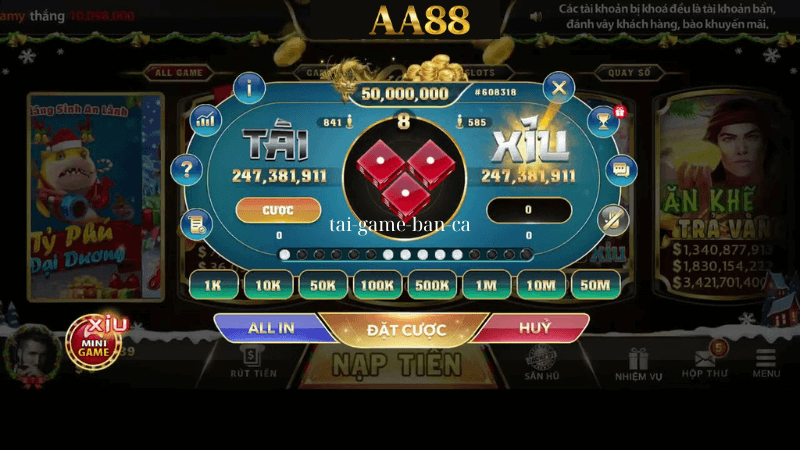Screen dimensions: 800x450
Task: Select the 10K chip
Action: (x=267, y=285)
